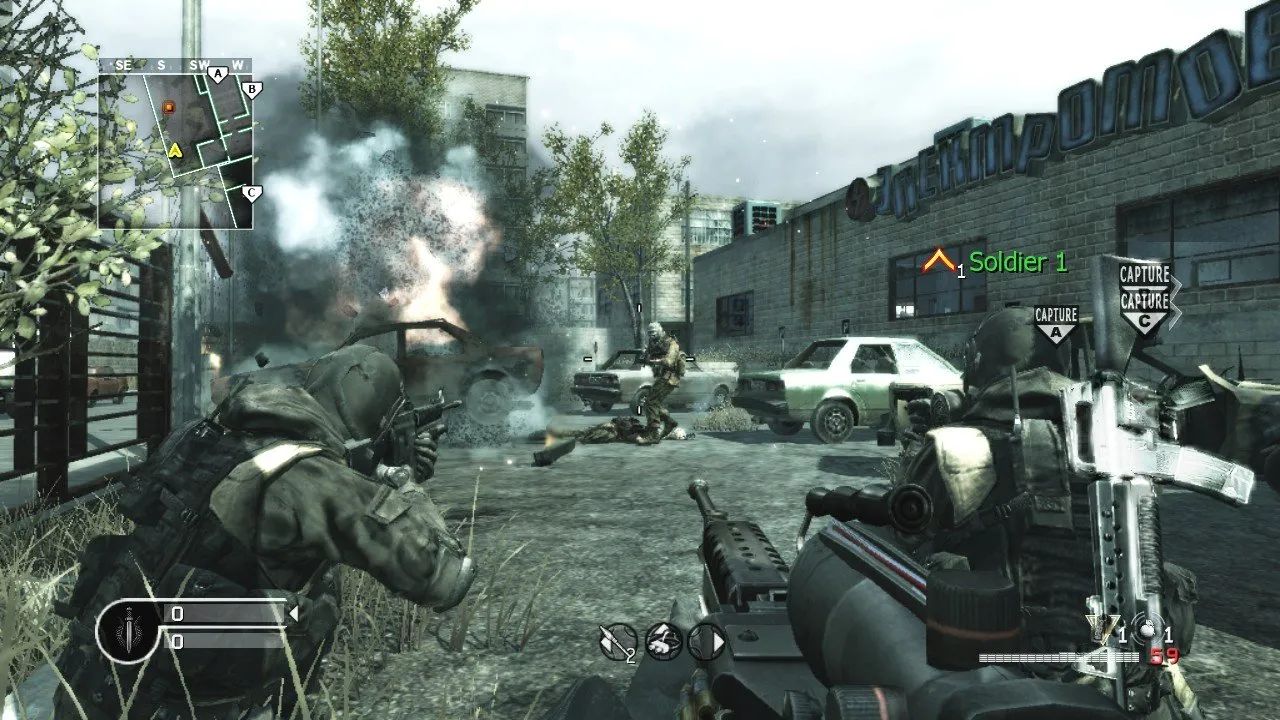Expand objective marker B on the minimap

251,89
